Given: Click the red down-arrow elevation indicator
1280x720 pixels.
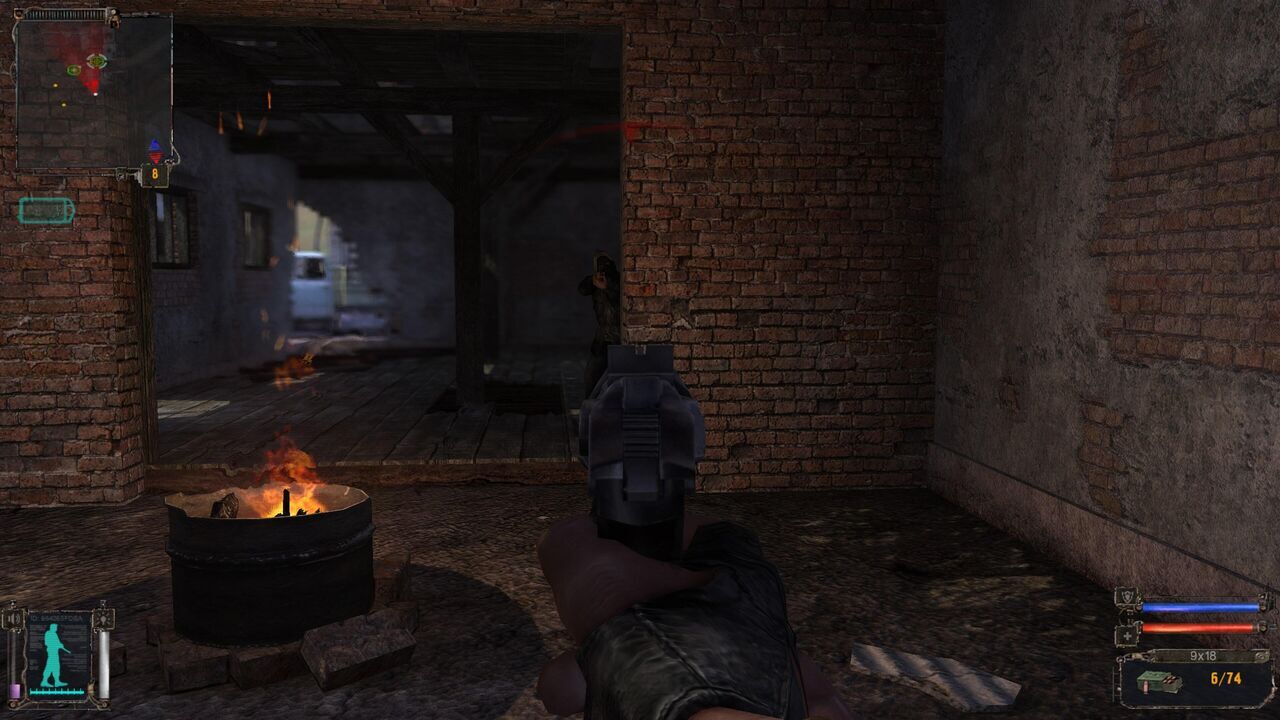Looking at the screenshot, I should (x=156, y=157).
